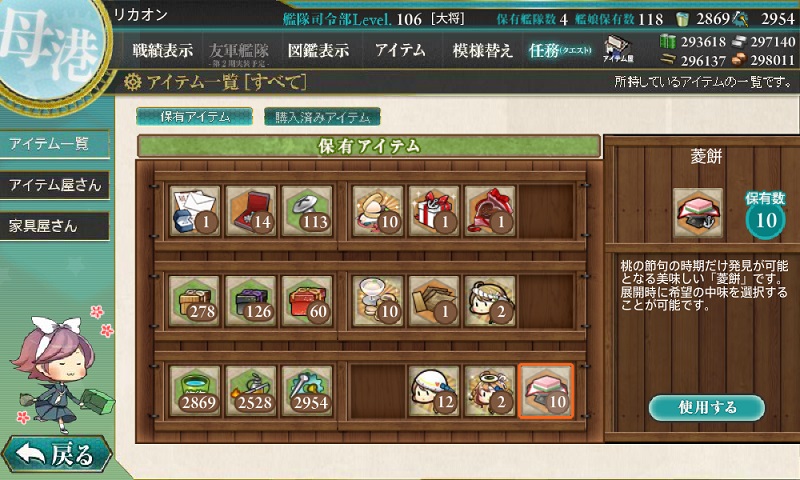Select the development material showing 2954

307,391
